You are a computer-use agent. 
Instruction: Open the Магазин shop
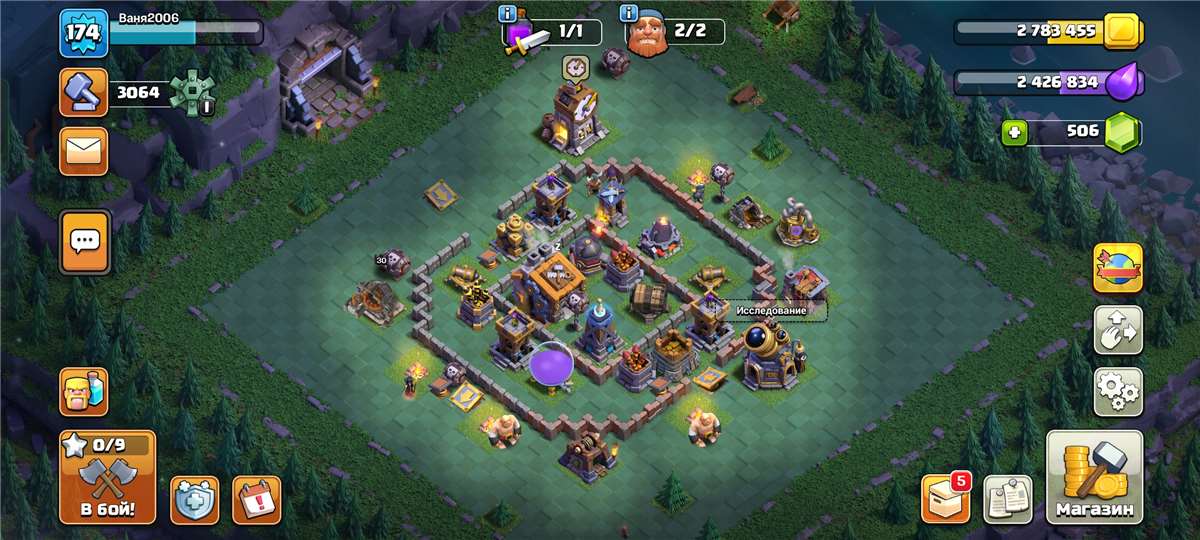click(1094, 478)
